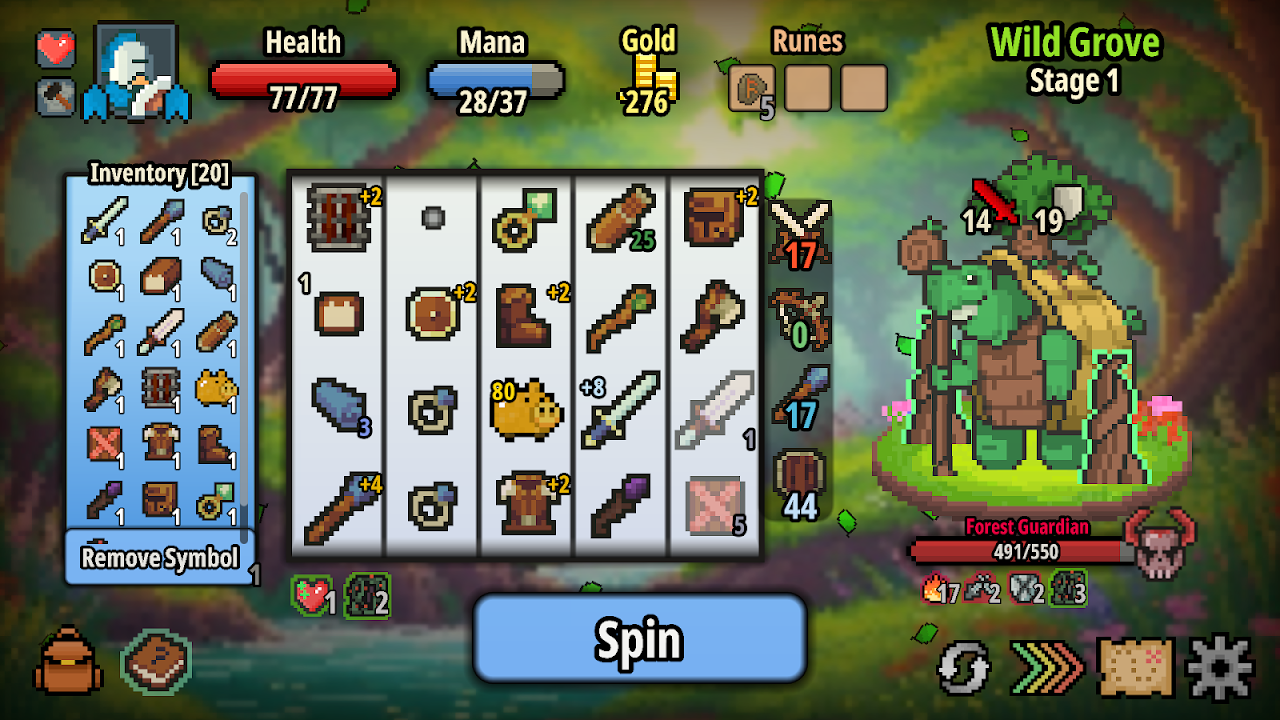Select the filled rune slot
This screenshot has height=720, width=1280.
click(752, 88)
